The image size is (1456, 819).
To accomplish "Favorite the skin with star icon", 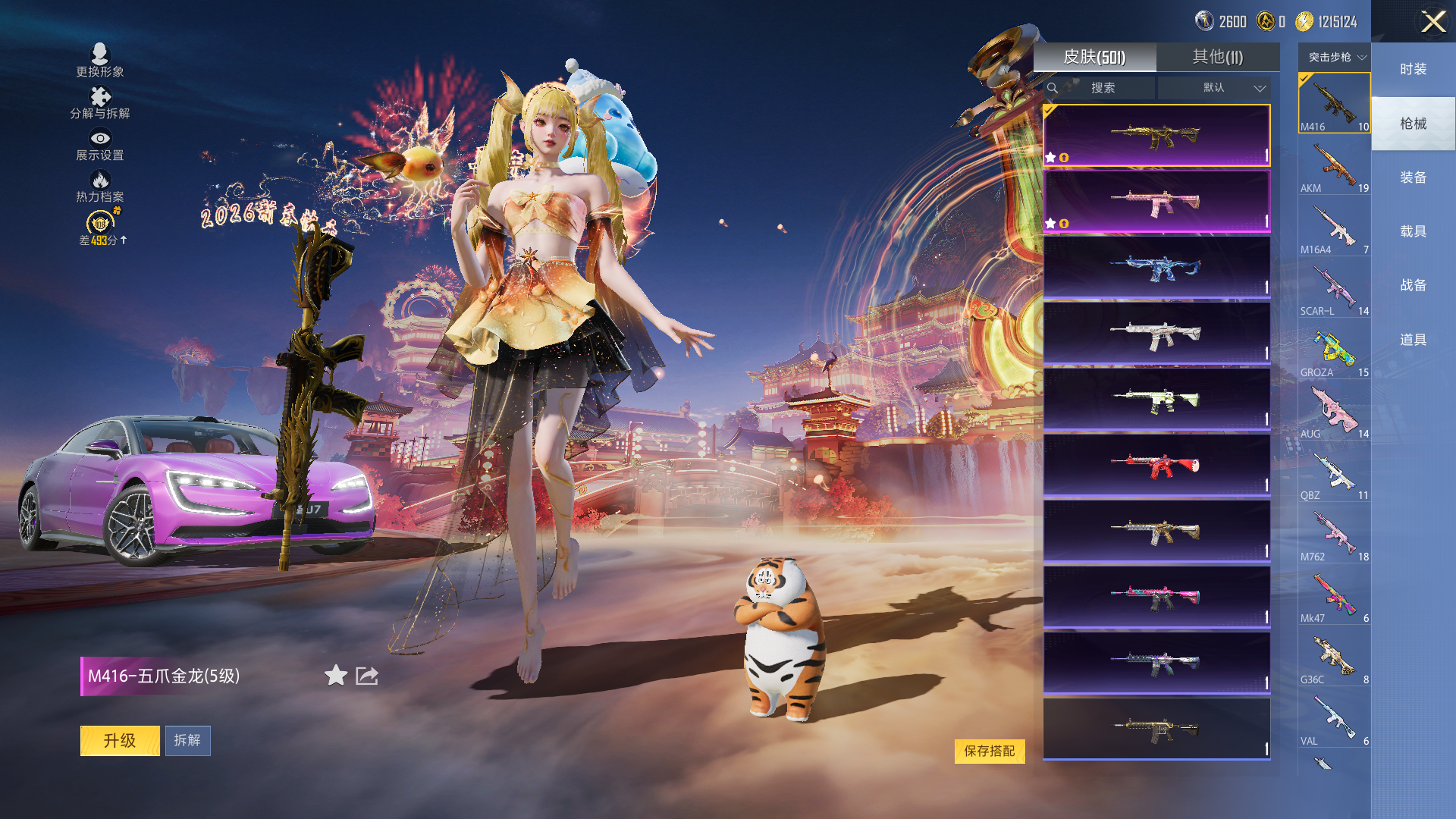I will pos(335,676).
